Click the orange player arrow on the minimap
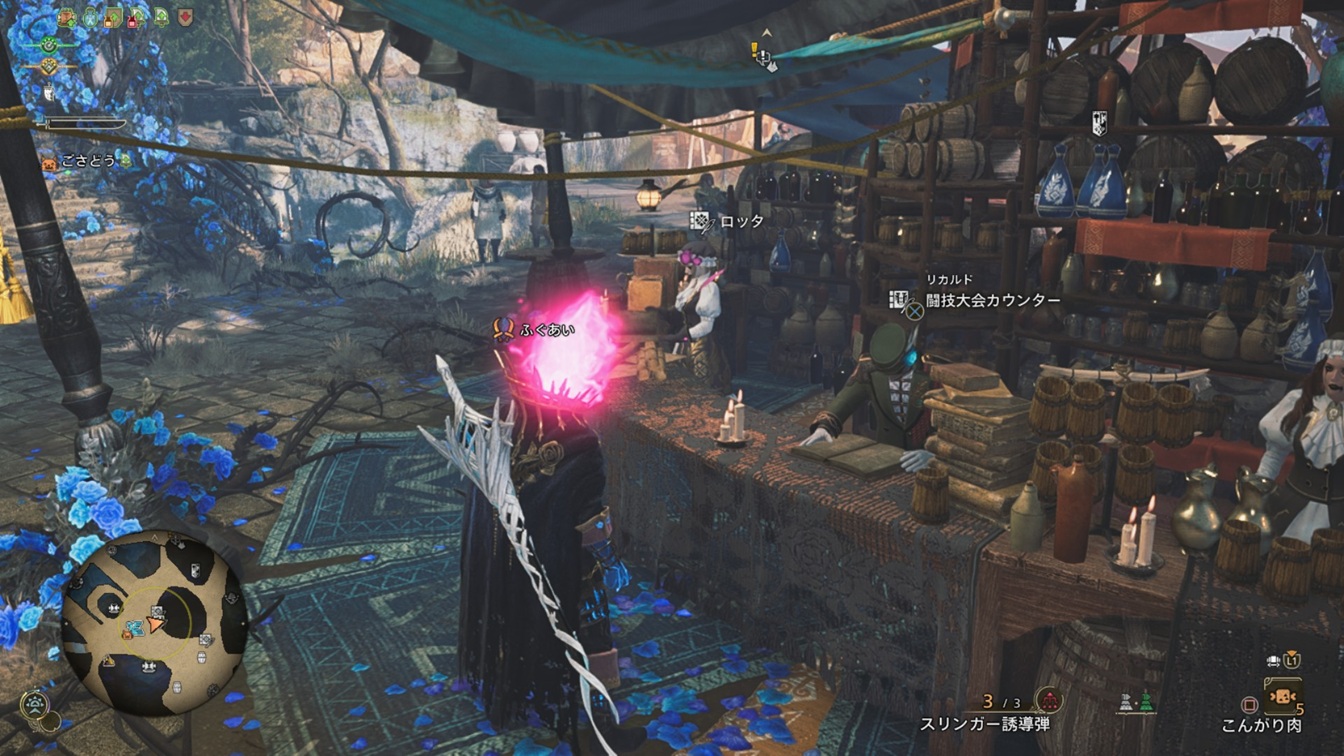The height and width of the screenshot is (756, 1344). (x=155, y=624)
